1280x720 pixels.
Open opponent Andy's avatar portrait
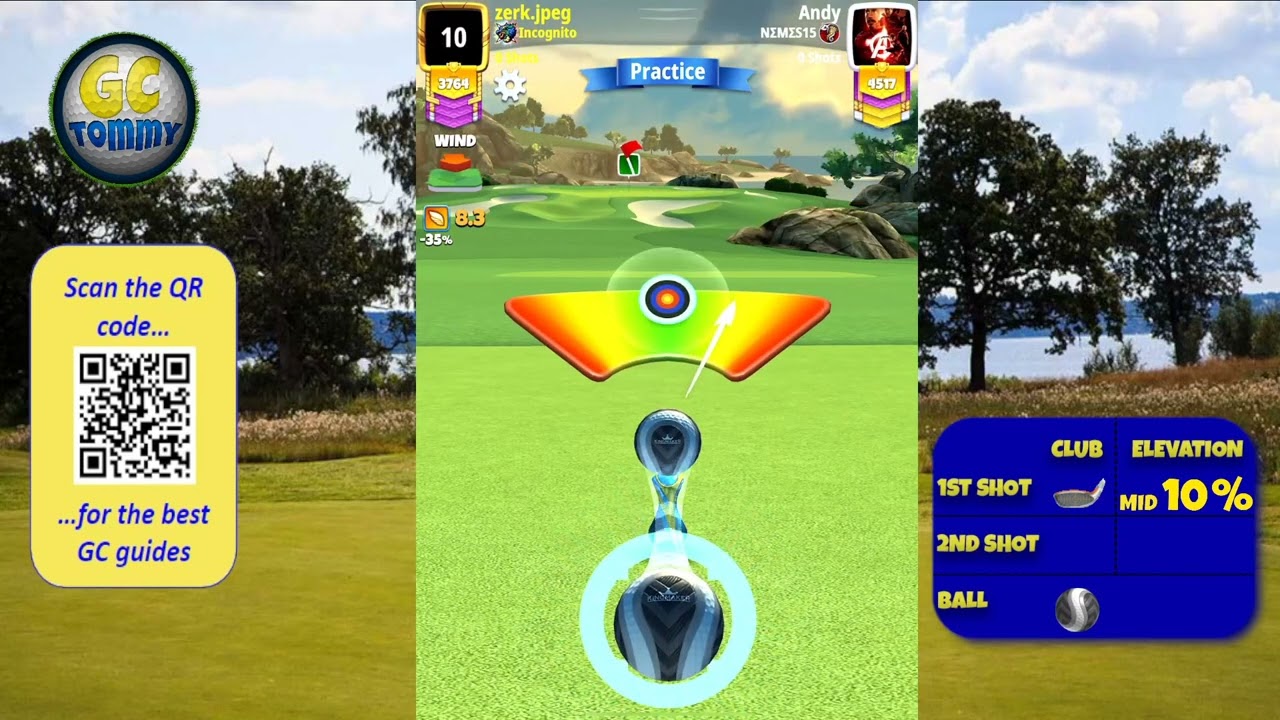(x=881, y=38)
